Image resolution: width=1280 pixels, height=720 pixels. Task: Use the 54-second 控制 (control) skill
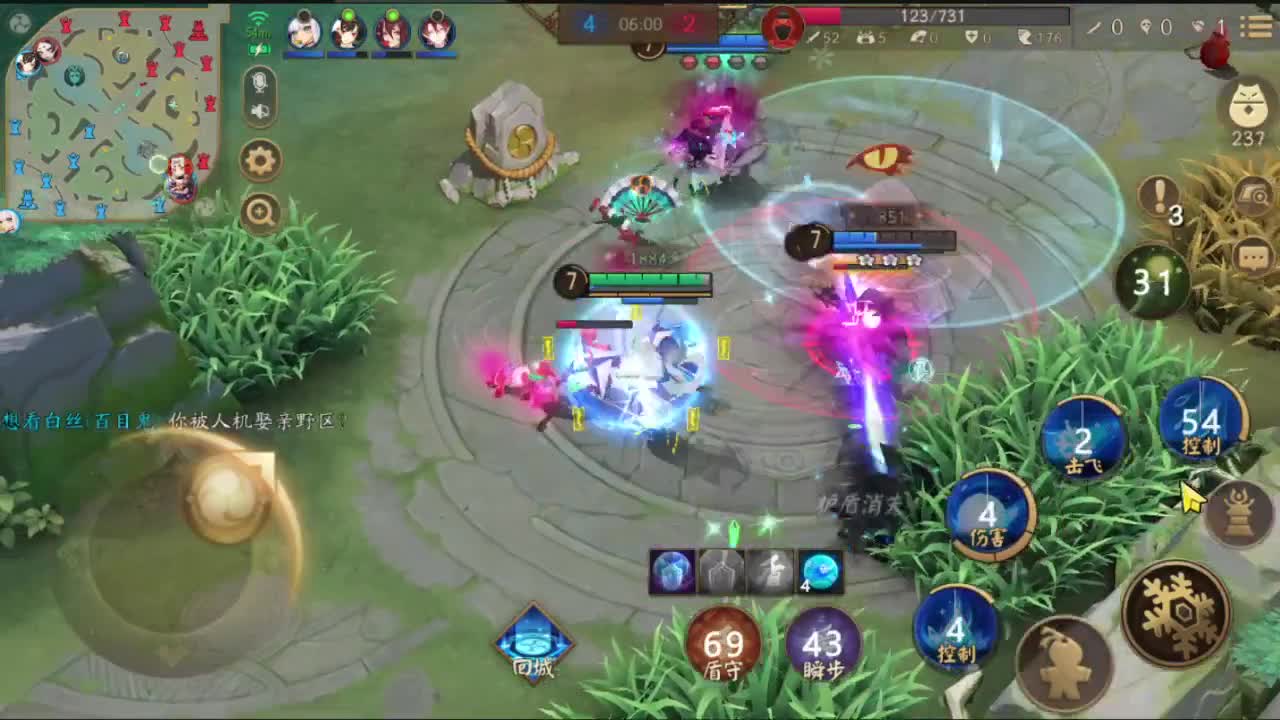pos(1203,421)
